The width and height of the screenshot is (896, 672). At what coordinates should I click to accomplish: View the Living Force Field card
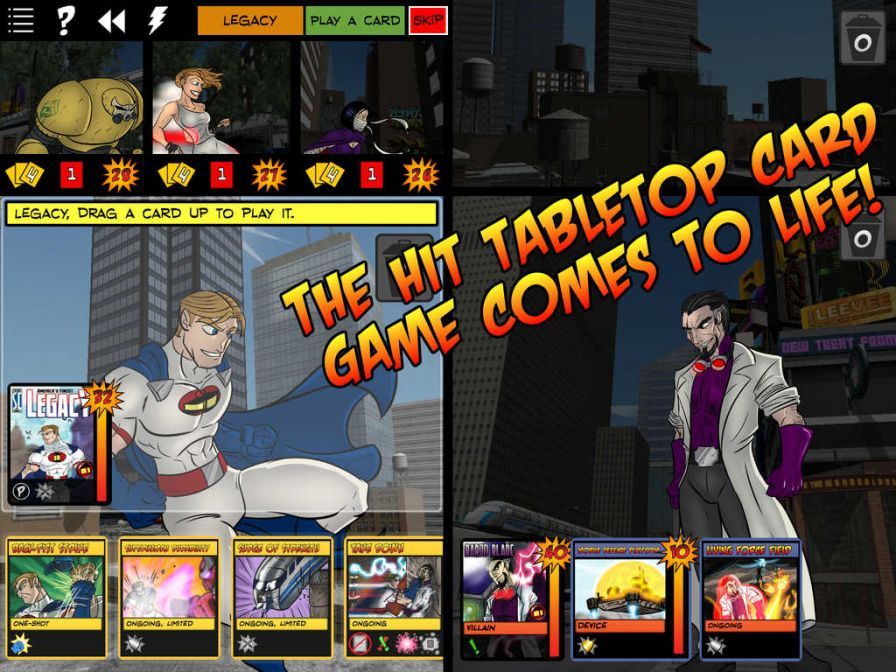pos(750,598)
